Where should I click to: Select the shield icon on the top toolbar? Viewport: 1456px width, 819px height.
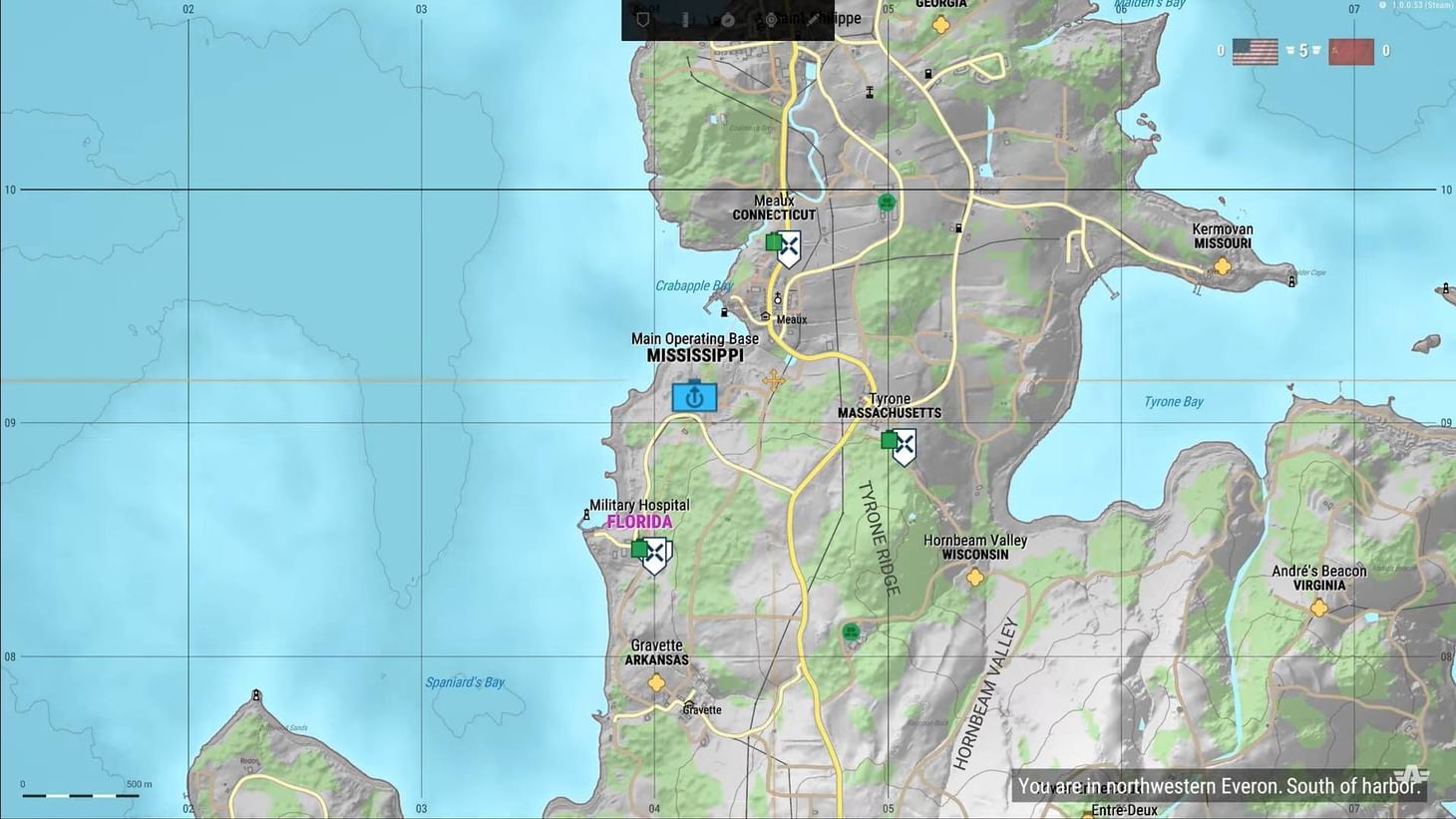coord(643,19)
